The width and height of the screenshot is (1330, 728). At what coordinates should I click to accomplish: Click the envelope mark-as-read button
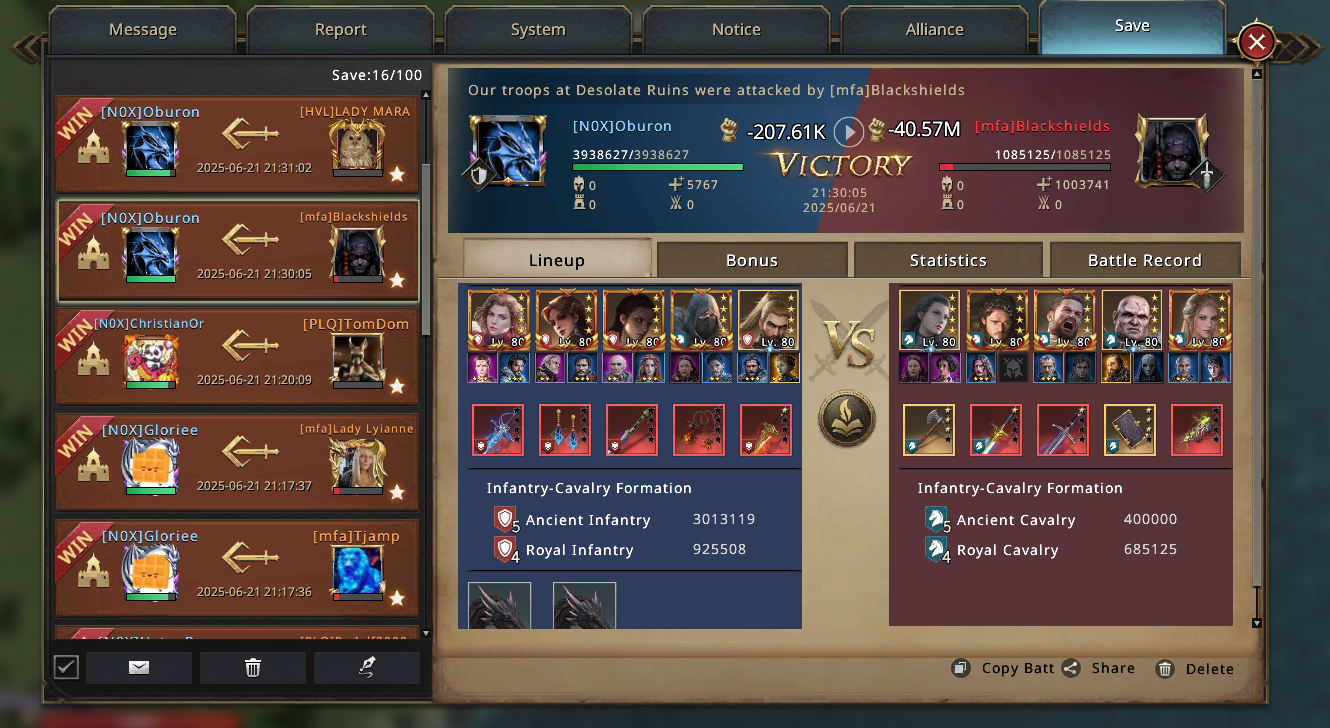click(139, 668)
